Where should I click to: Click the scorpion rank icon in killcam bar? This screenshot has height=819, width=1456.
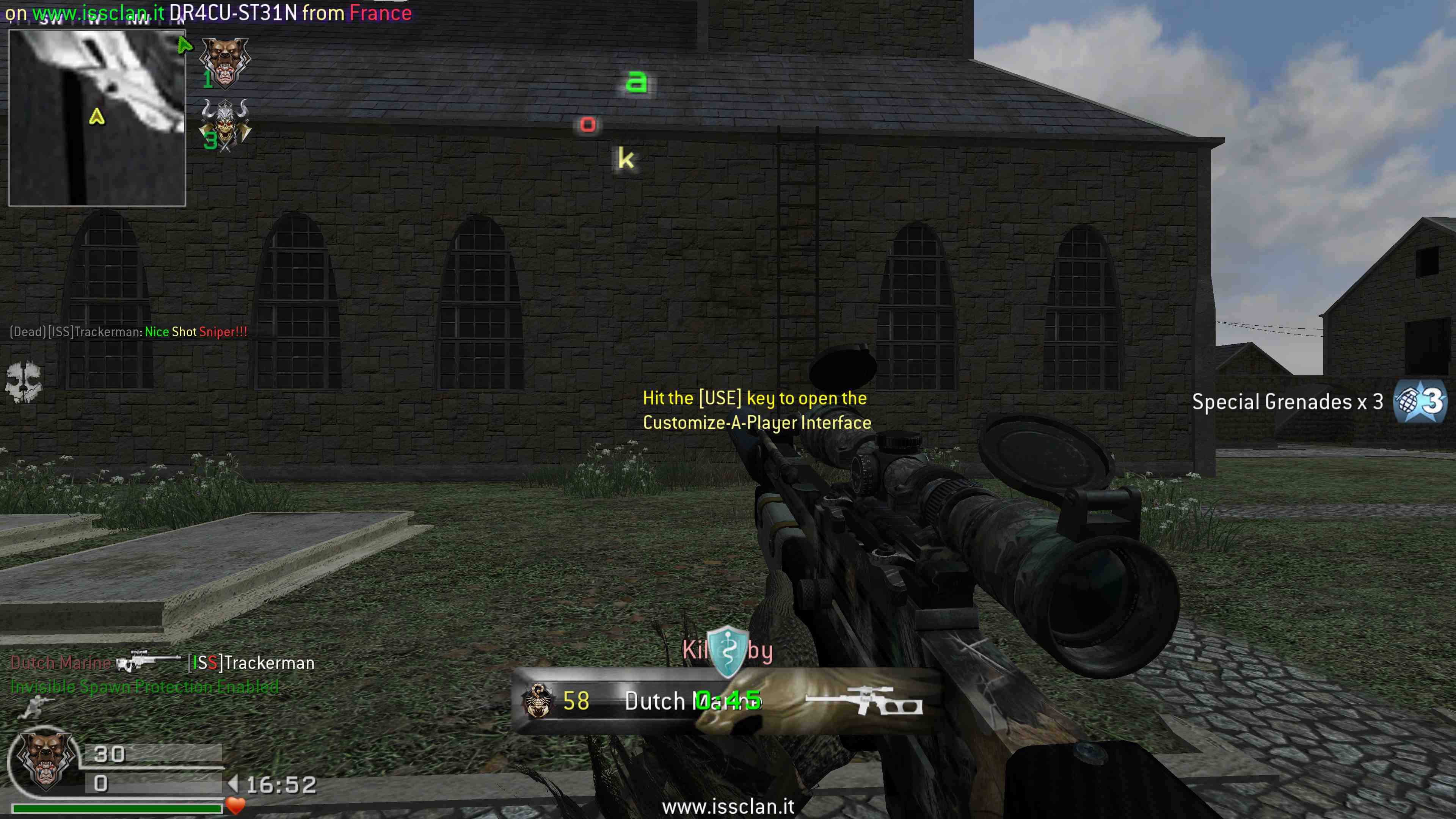tap(539, 701)
